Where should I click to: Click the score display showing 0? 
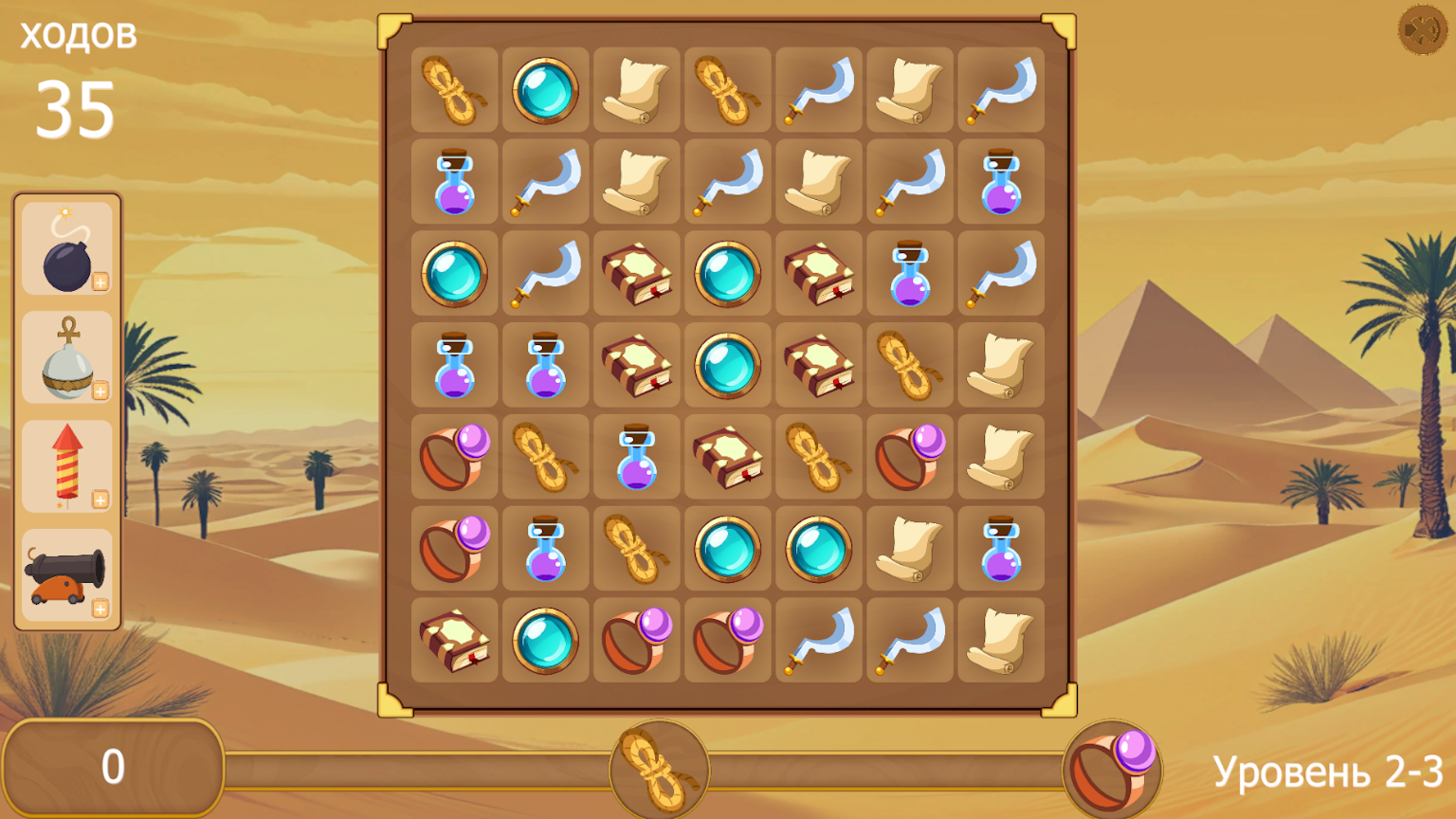tap(113, 764)
